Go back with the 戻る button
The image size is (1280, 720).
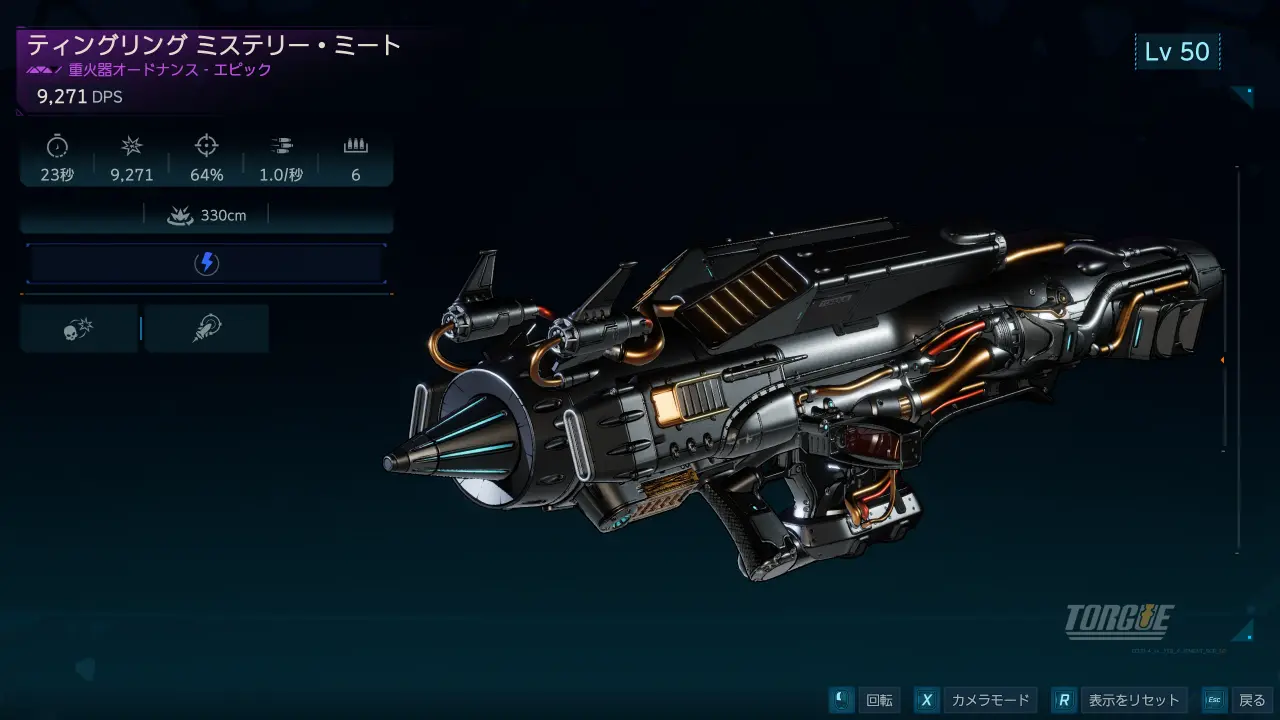pos(1251,700)
